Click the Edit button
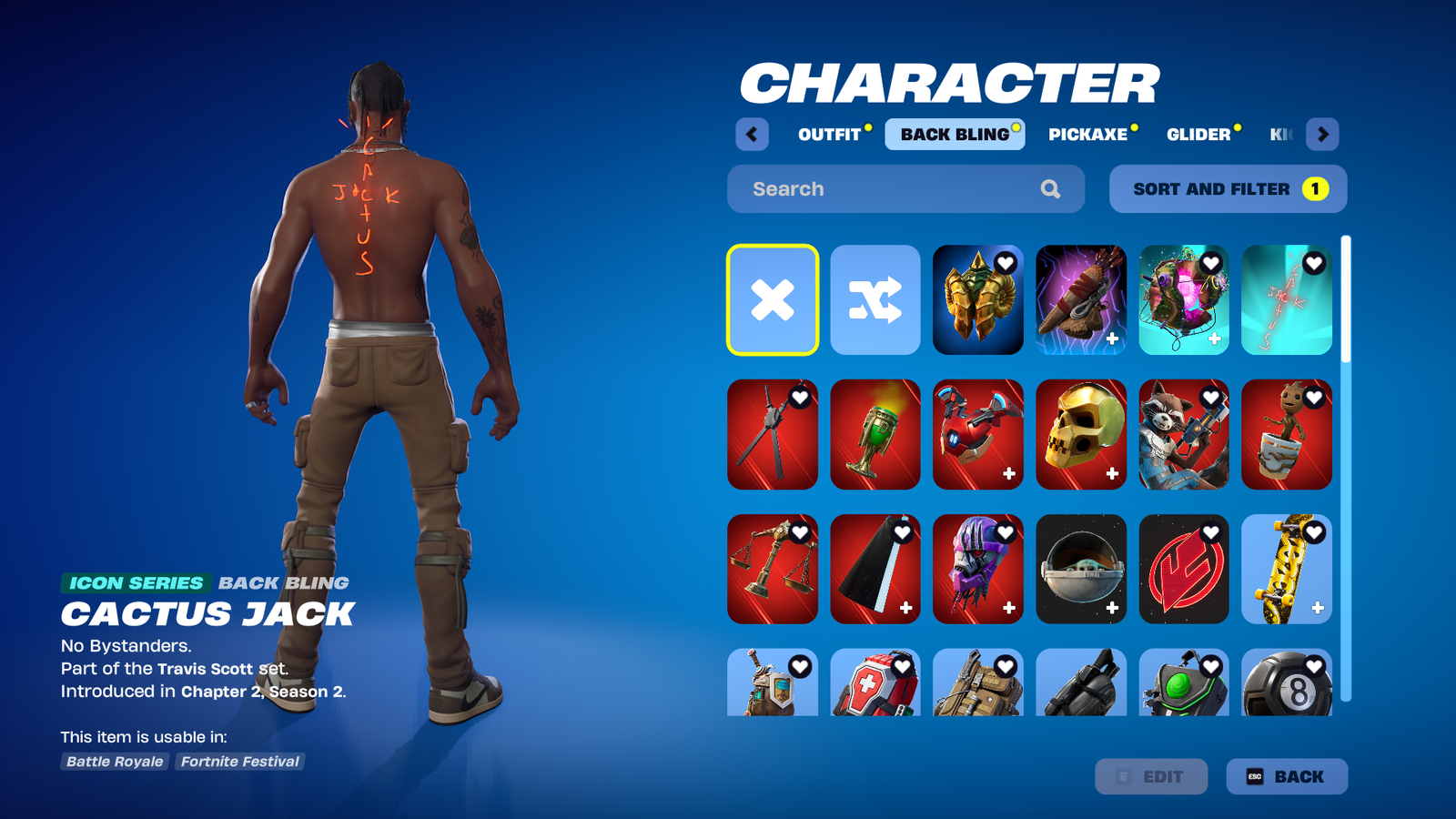This screenshot has height=819, width=1456. point(1151,777)
